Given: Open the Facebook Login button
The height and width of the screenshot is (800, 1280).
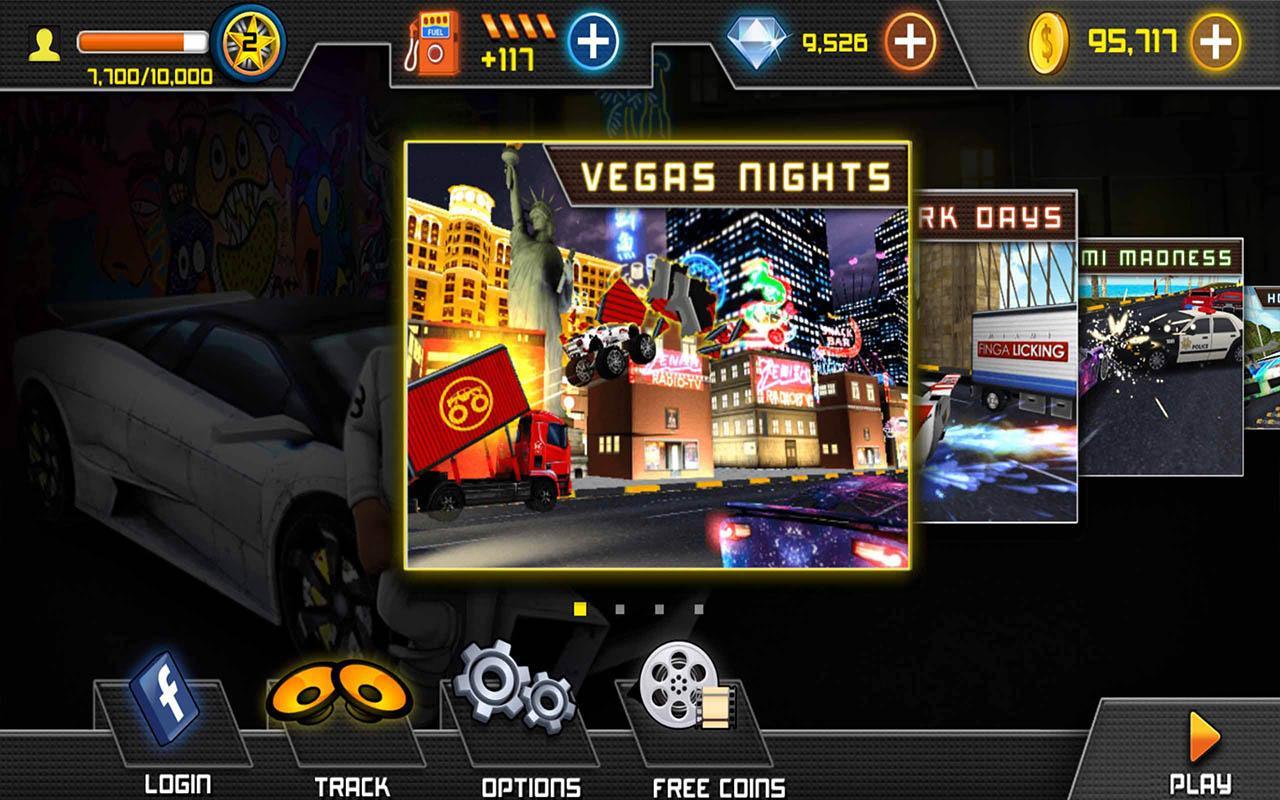Looking at the screenshot, I should coord(164,700).
